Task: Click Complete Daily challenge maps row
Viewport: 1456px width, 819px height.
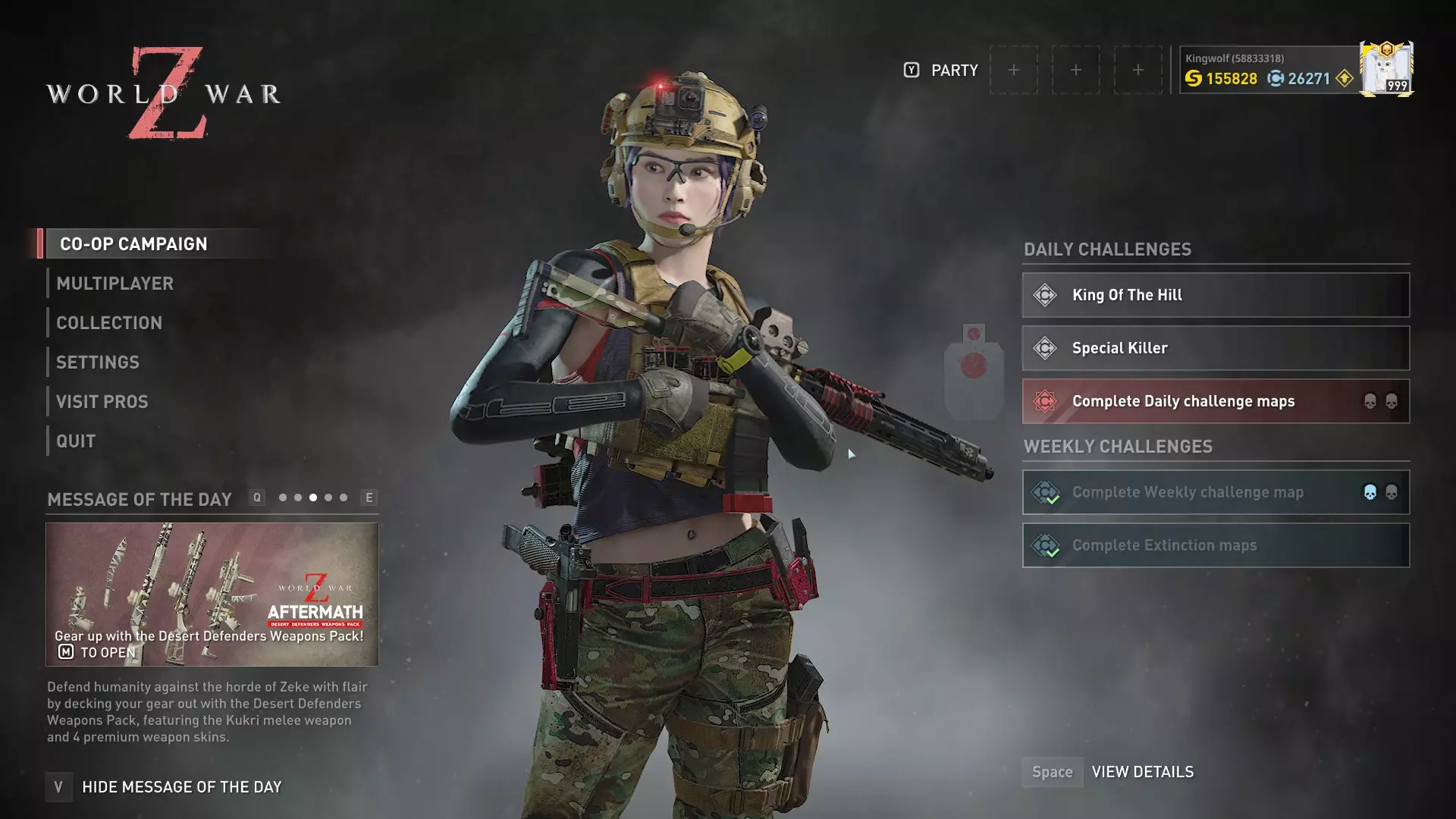Action: 1216,401
